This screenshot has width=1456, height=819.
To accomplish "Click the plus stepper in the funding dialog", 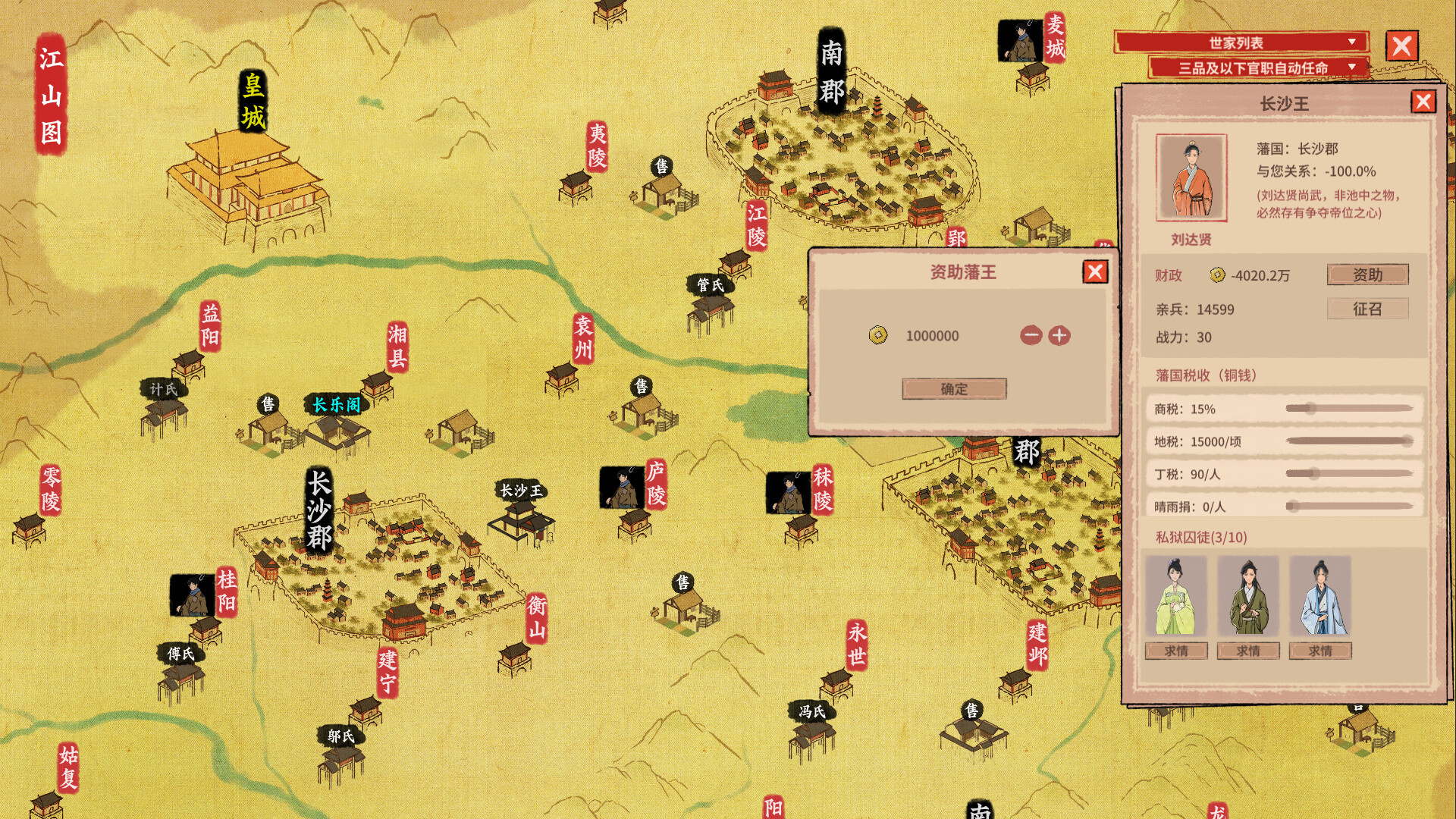I will (x=1059, y=336).
